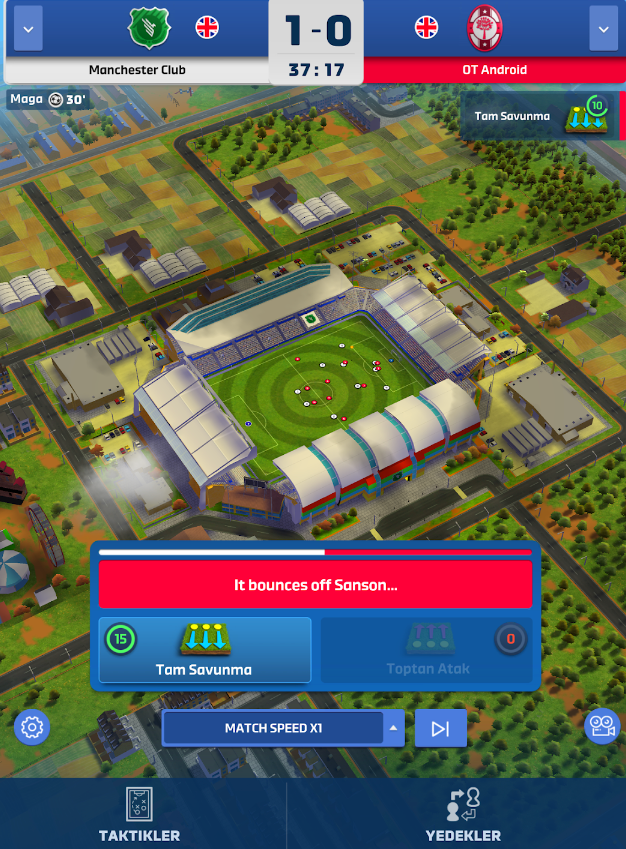Expand the Manchester Club dropdown arrow
The image size is (626, 849).
click(x=27, y=30)
